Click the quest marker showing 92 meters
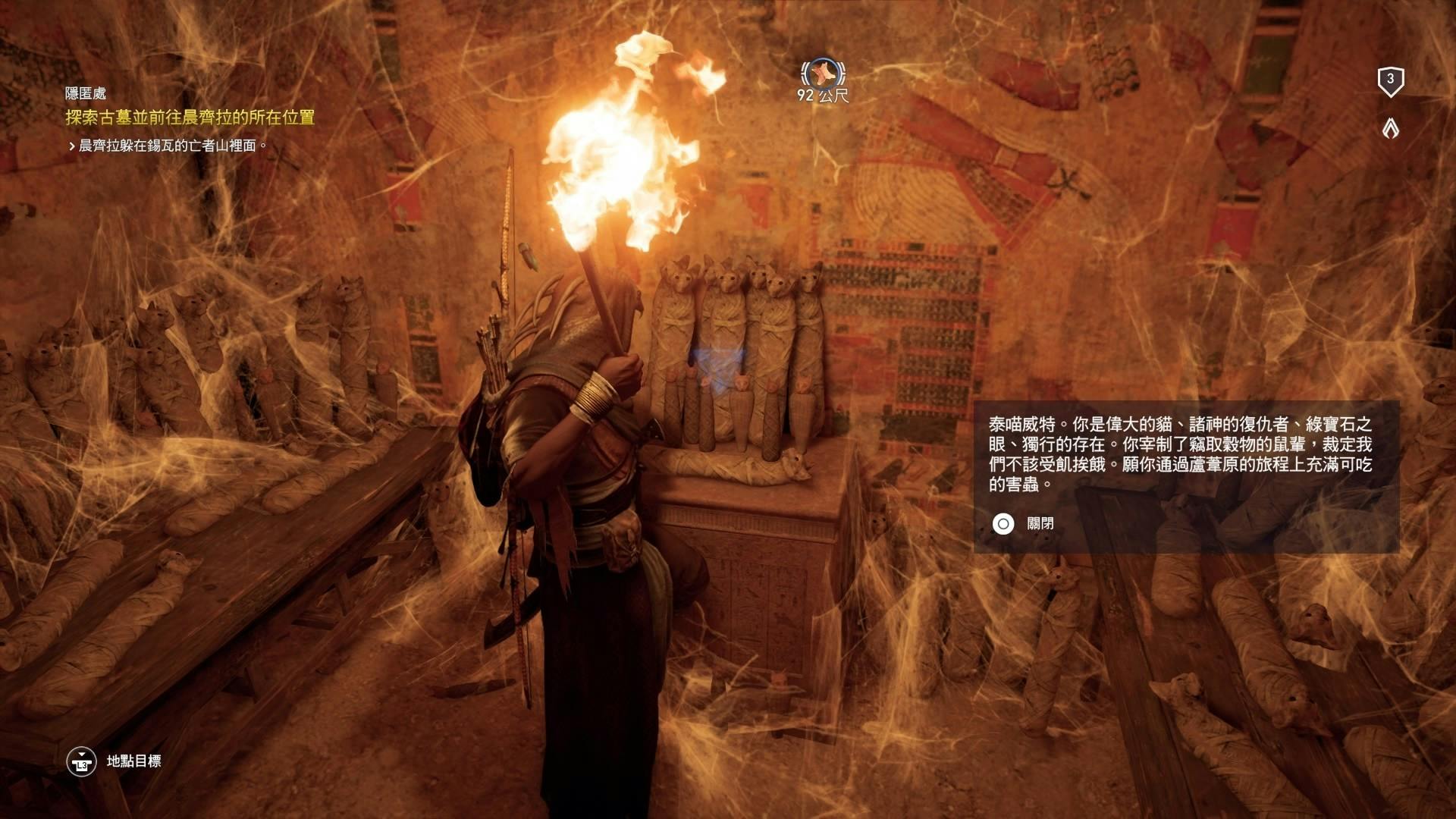Screen dimensions: 1456x819 tap(822, 74)
